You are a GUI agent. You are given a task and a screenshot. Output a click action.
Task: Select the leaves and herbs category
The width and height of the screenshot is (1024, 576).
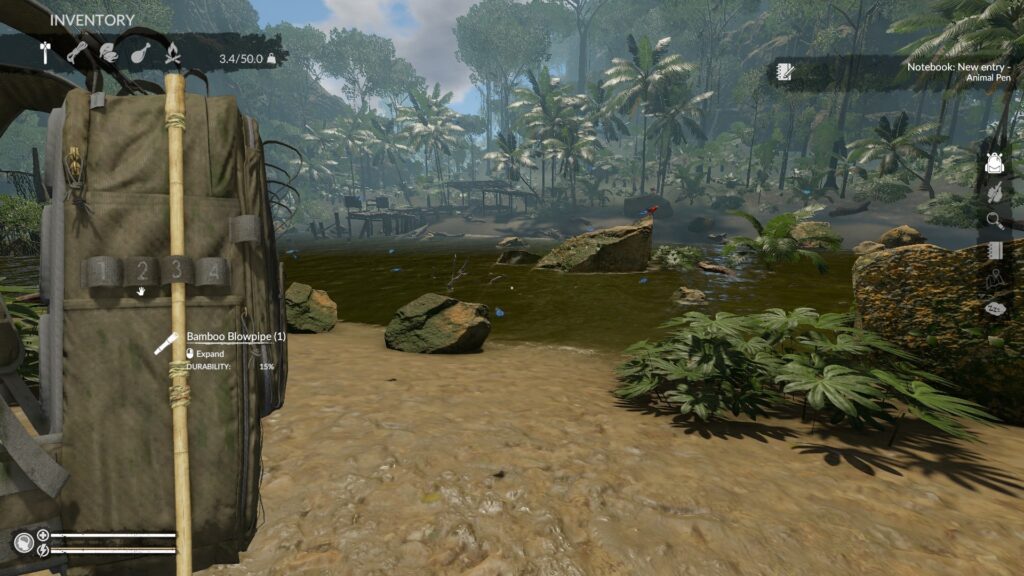109,53
